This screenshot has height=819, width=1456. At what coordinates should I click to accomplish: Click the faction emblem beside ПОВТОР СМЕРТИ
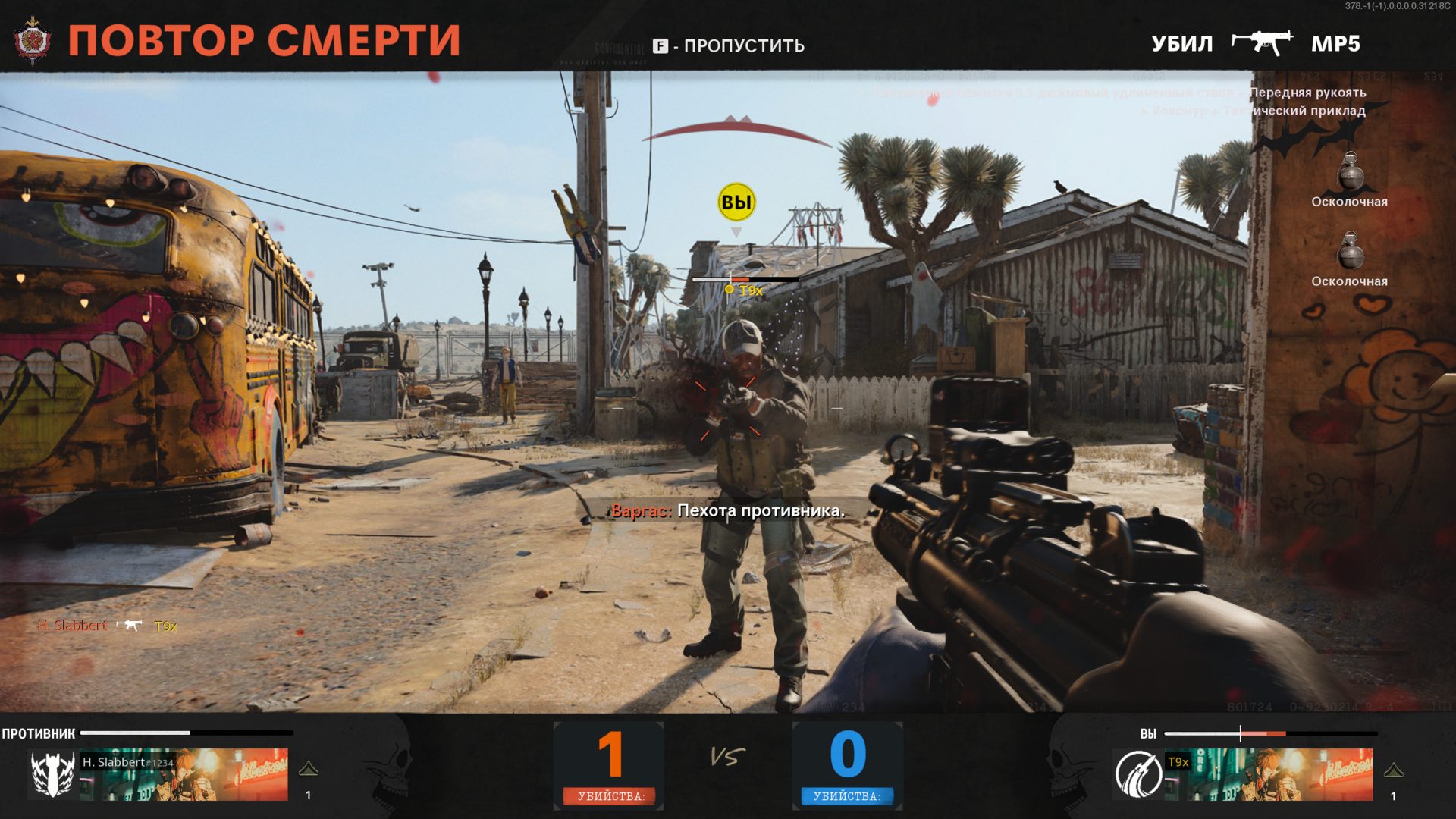coord(33,39)
